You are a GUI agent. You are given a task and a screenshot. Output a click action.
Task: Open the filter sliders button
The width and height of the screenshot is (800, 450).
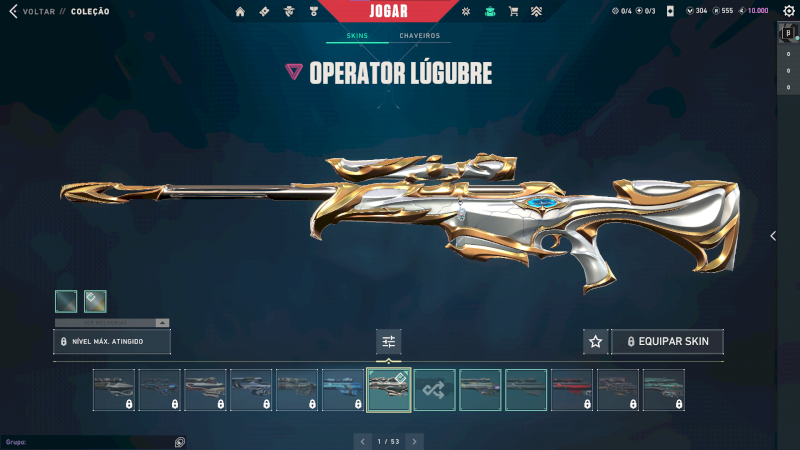(389, 341)
